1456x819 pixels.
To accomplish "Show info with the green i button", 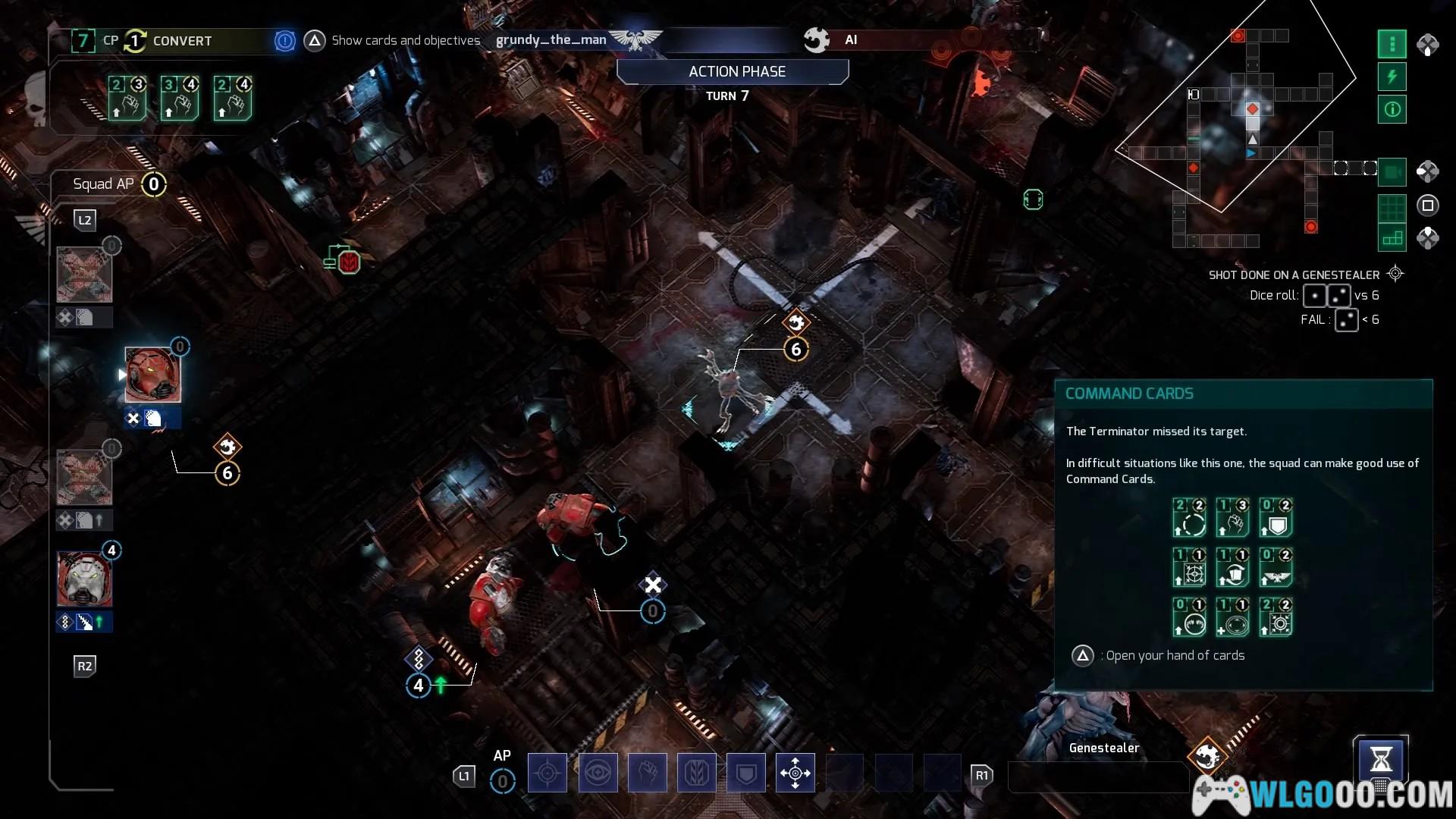I will coord(1392,109).
